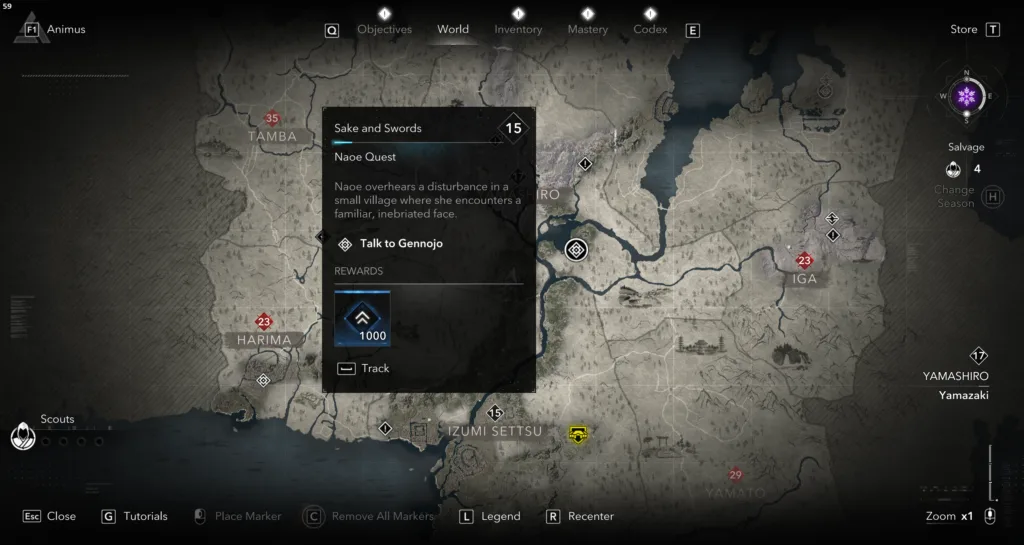Select the Tamba region level 35 marker

272,119
